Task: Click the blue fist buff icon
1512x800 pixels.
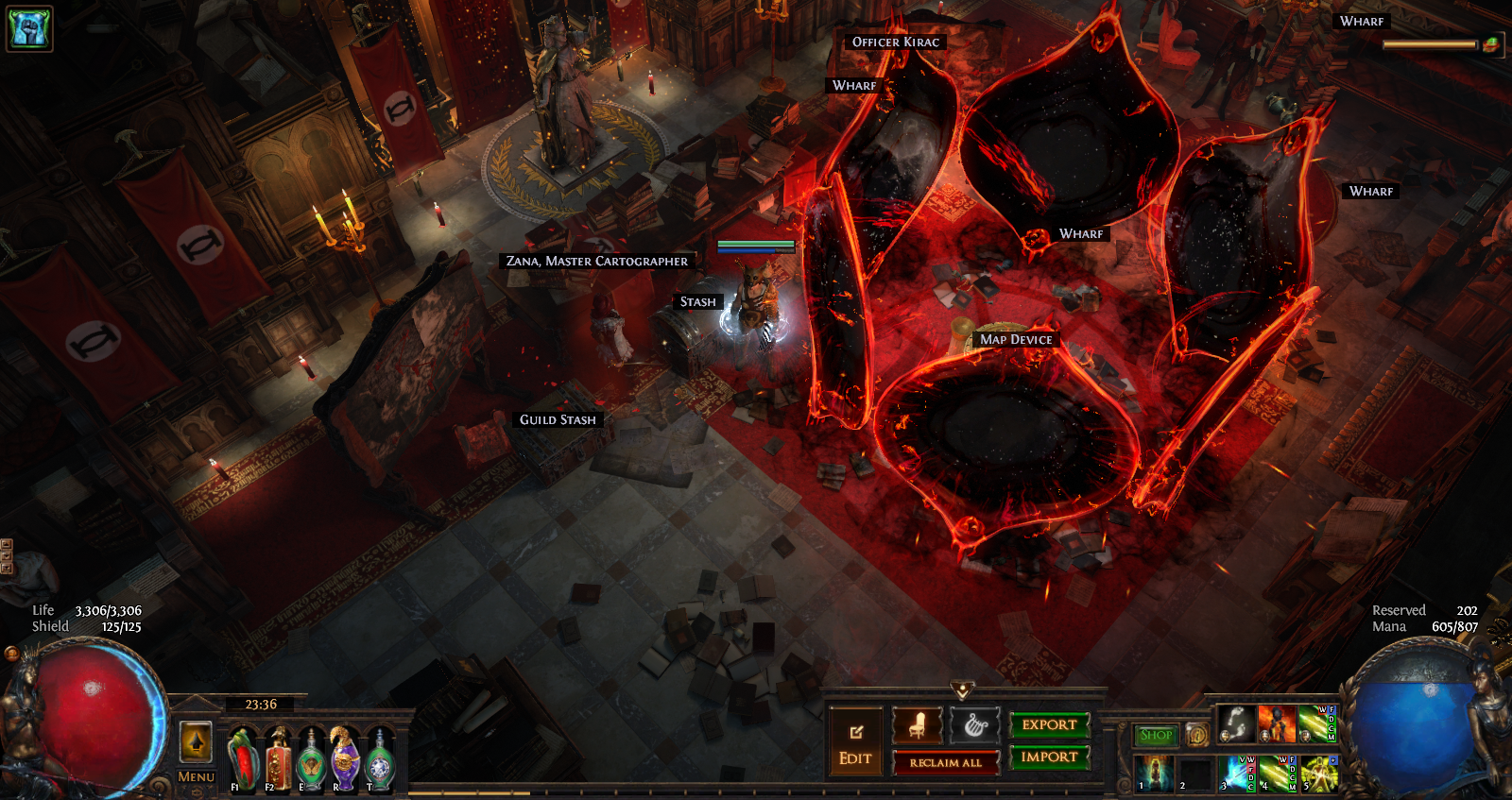Action: (x=29, y=27)
